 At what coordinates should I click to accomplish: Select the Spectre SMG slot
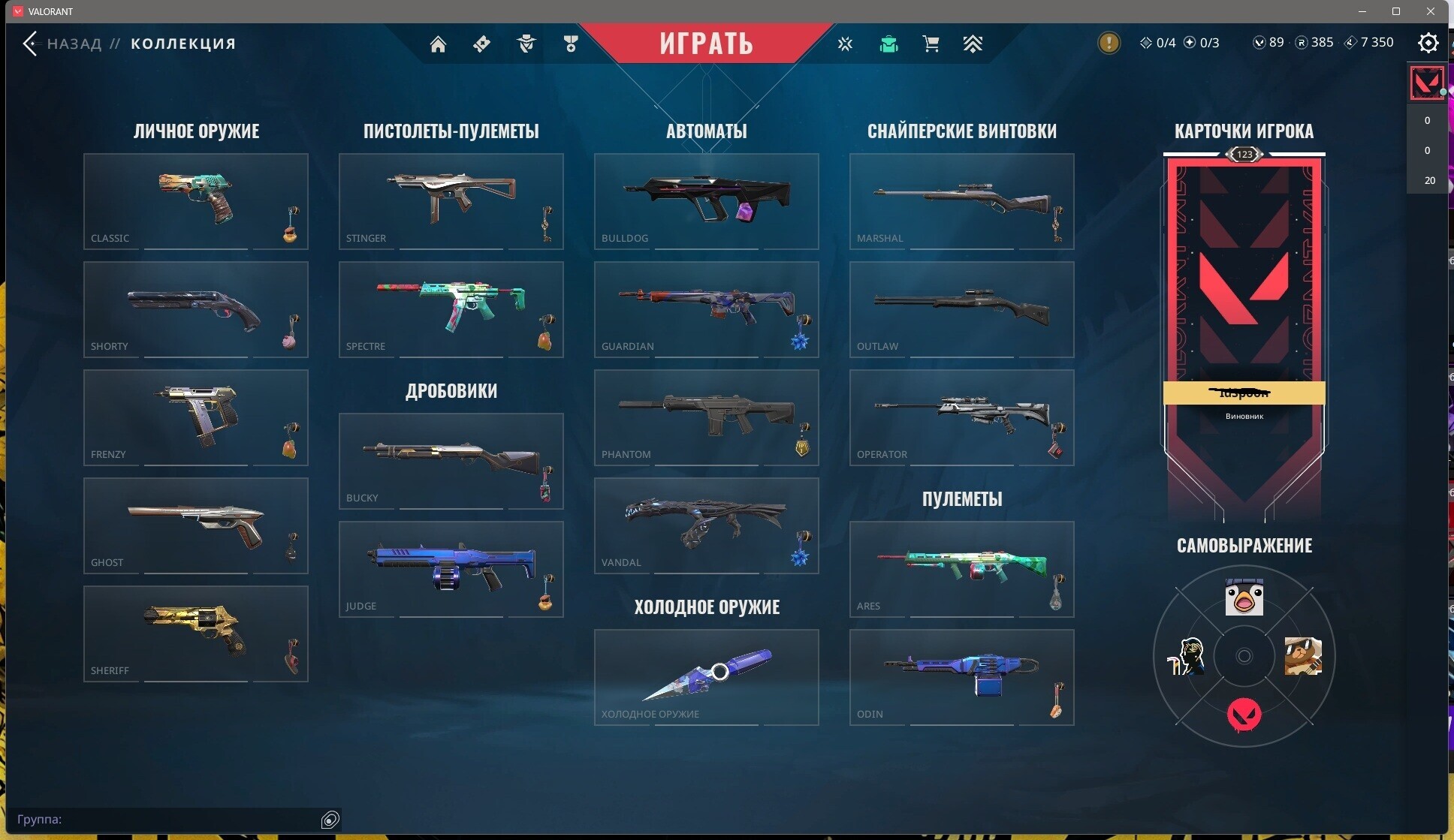[x=451, y=309]
